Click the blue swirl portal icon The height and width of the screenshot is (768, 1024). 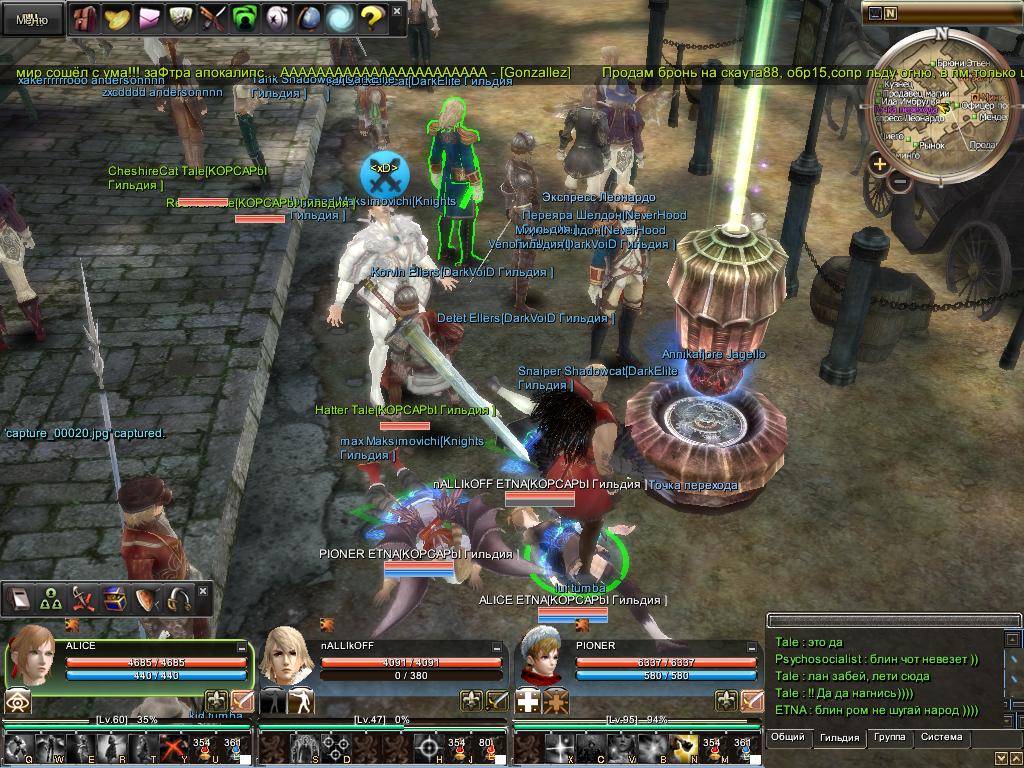[x=340, y=18]
